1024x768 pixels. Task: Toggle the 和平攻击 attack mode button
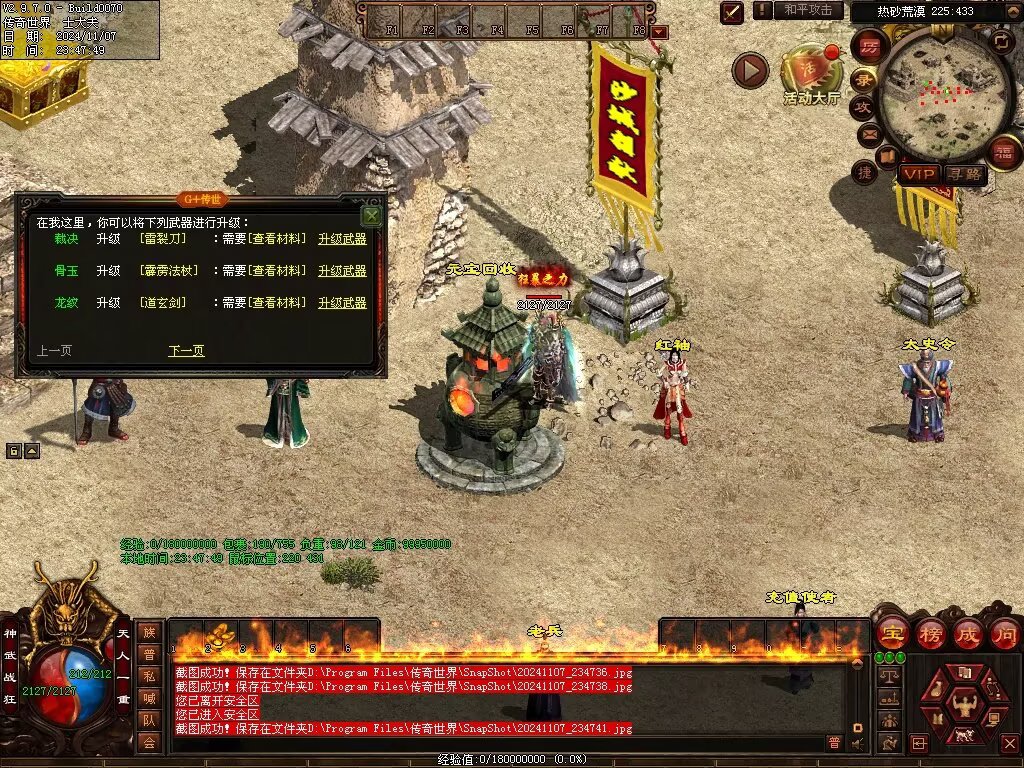click(x=807, y=10)
